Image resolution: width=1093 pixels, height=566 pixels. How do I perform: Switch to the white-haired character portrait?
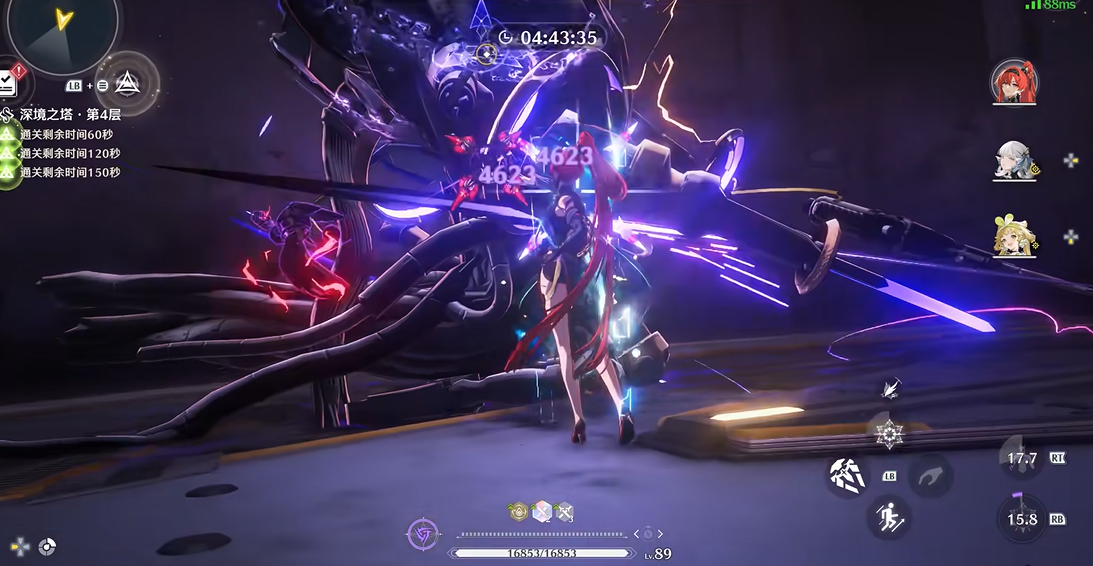click(1013, 160)
